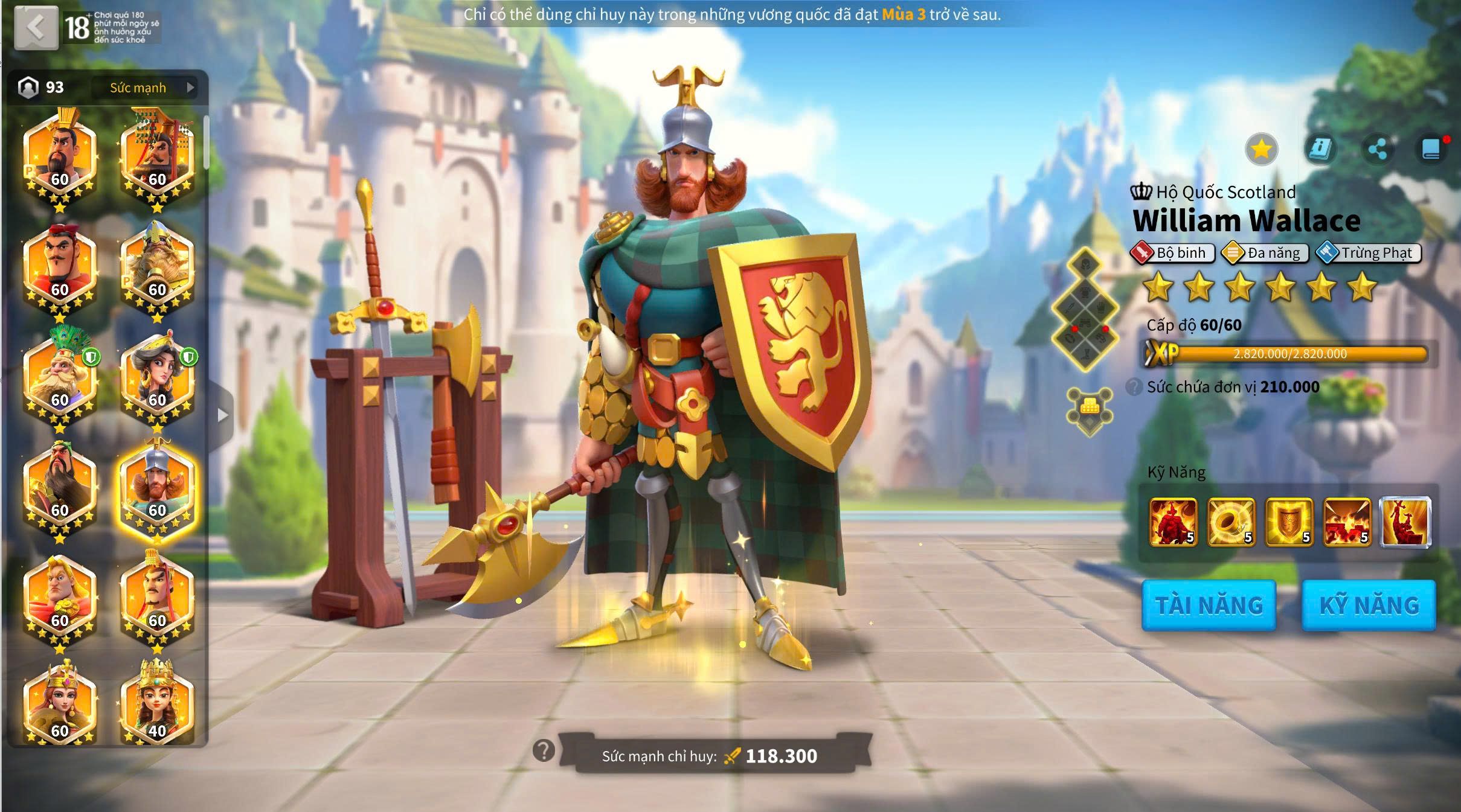Open the blue book with red notification
Image resolution: width=1461 pixels, height=812 pixels.
click(x=1430, y=149)
